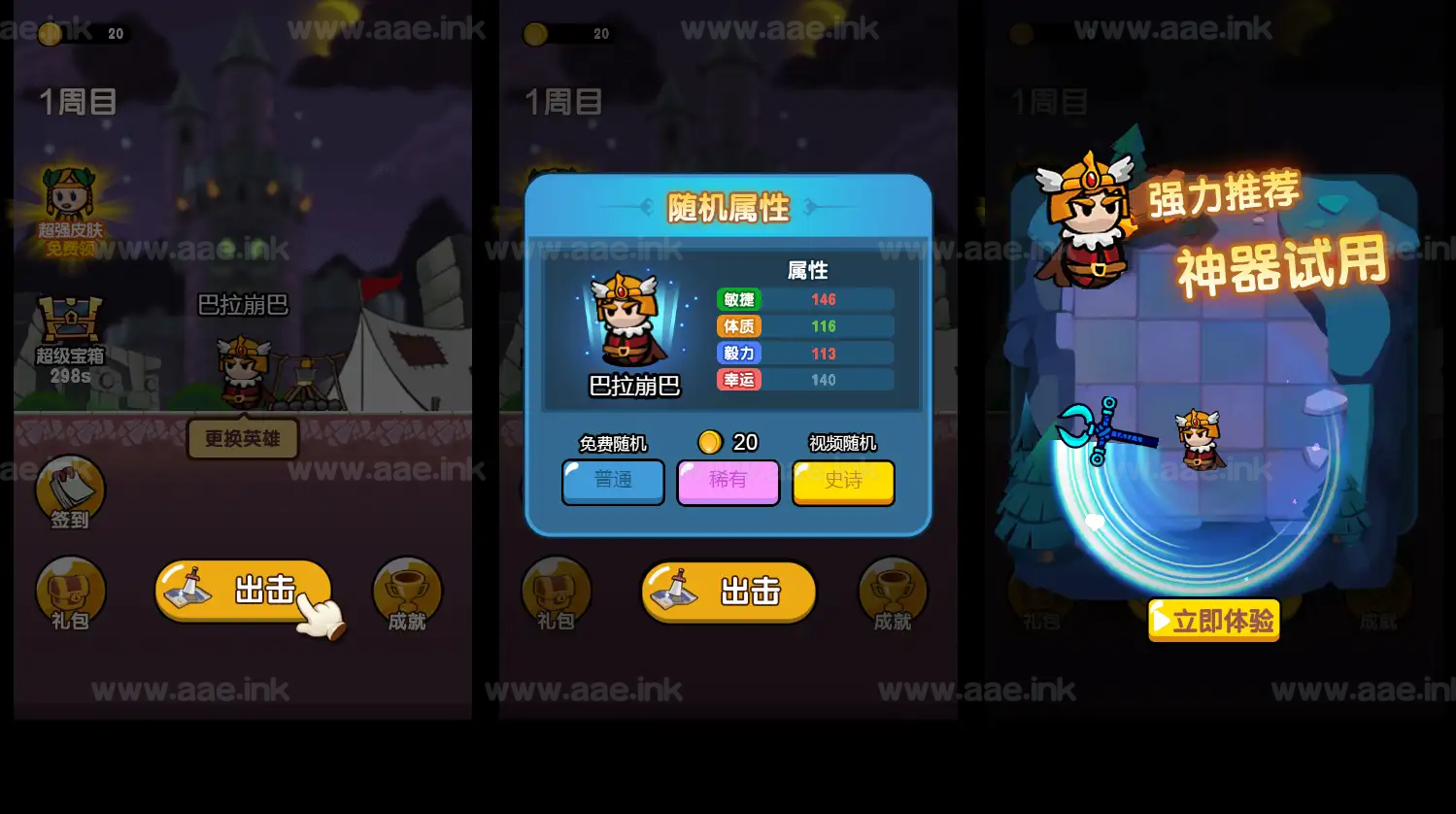
Task: Tap the trident weapon in the trial preview
Action: [1102, 435]
